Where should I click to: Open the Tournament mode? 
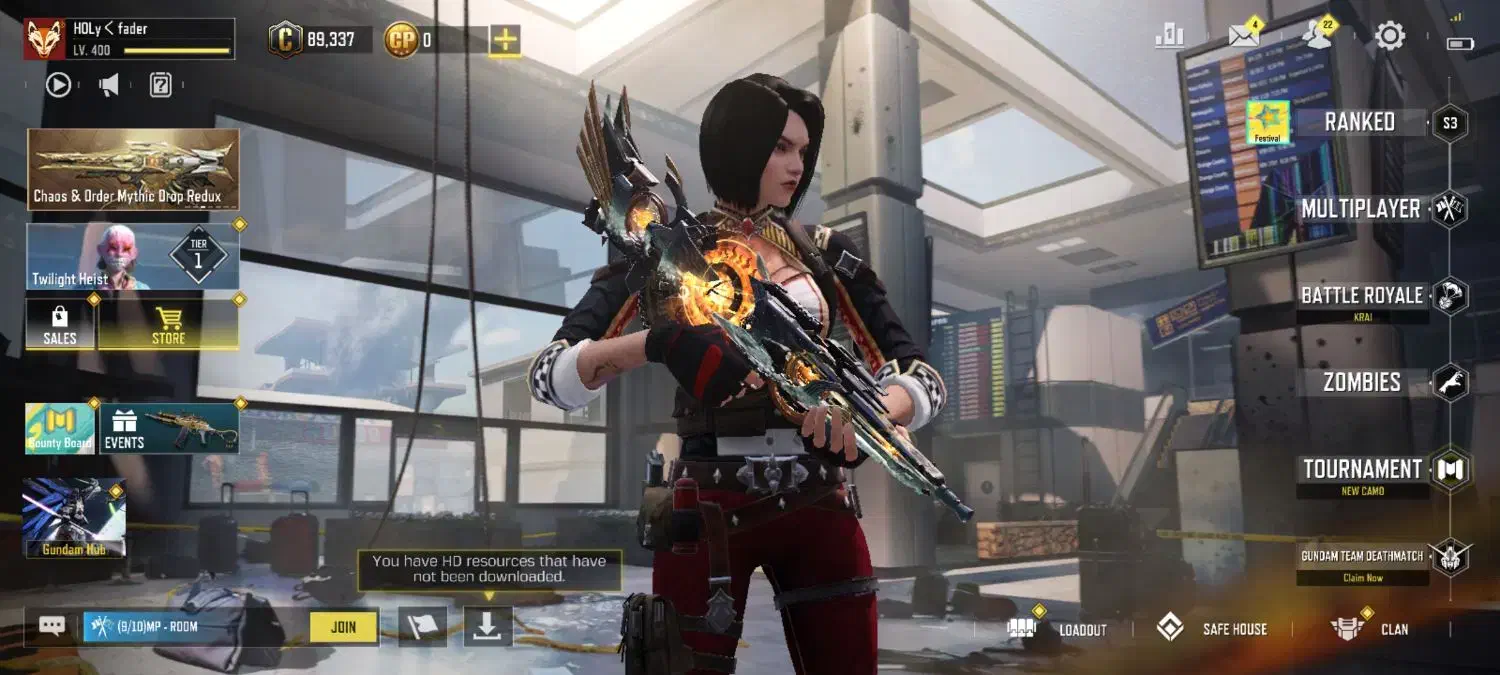pos(1362,469)
